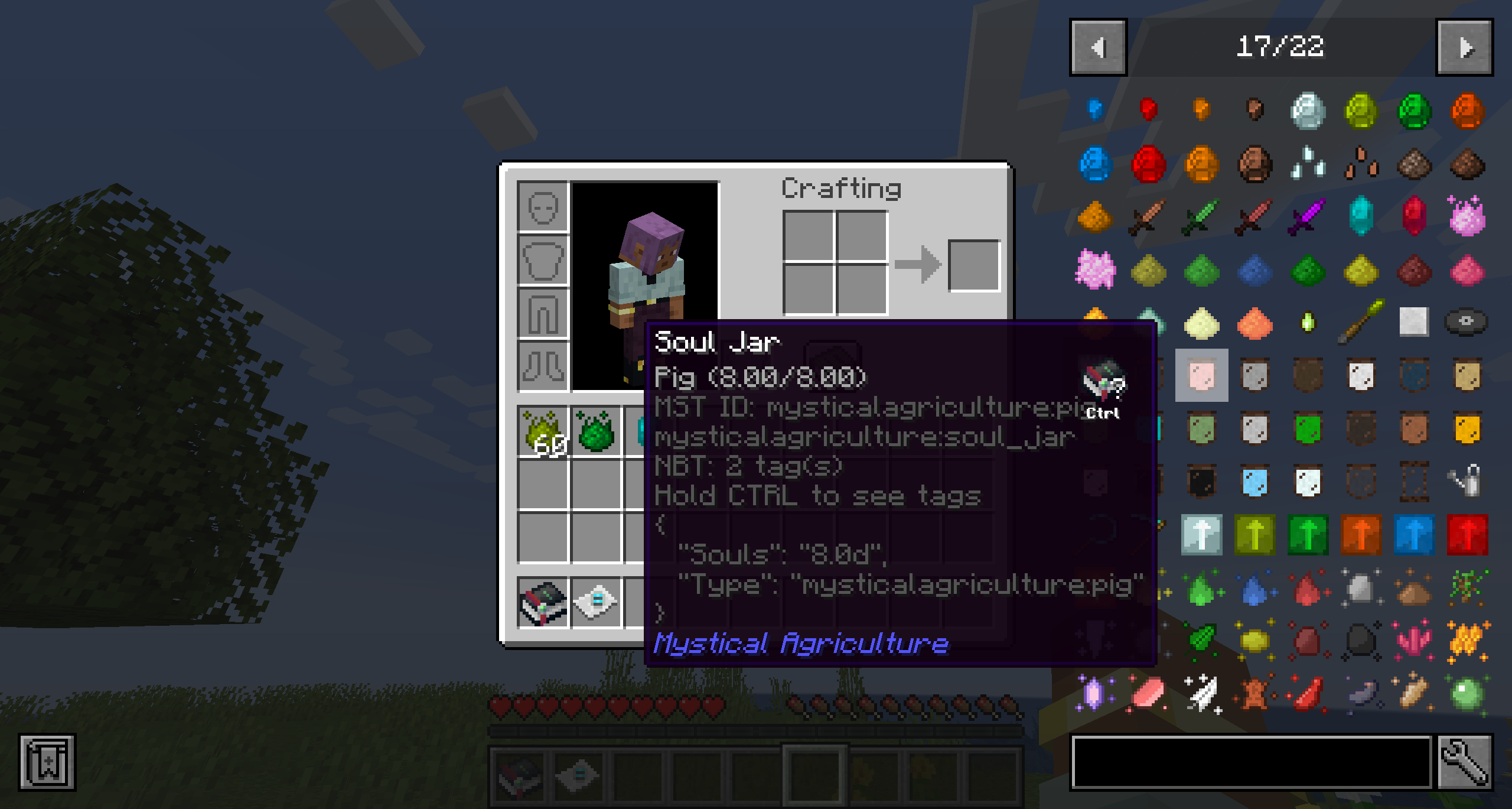Select the purple supremium sword icon
The width and height of the screenshot is (1512, 809).
coord(1309,217)
